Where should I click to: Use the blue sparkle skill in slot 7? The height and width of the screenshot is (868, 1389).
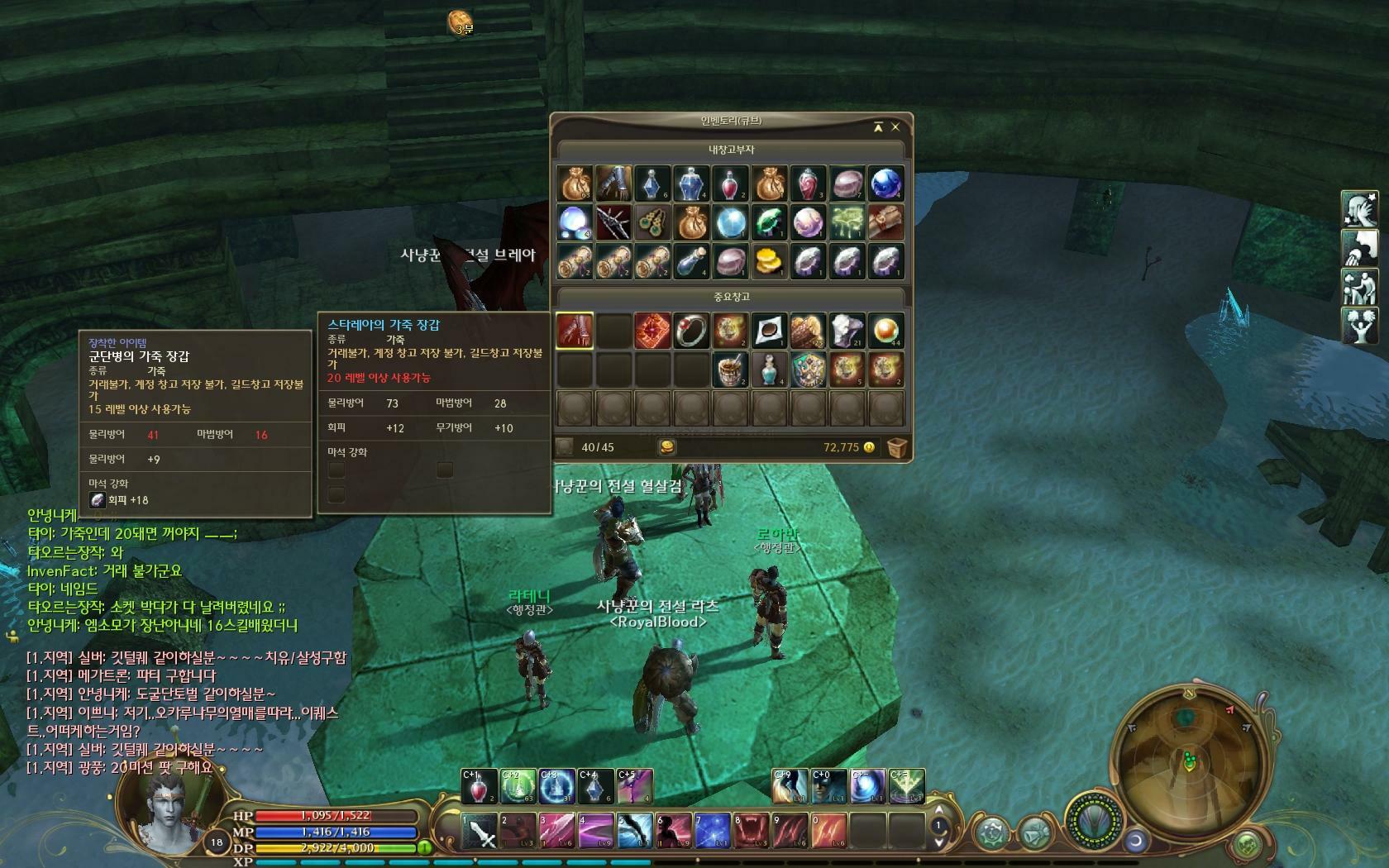coord(712,832)
